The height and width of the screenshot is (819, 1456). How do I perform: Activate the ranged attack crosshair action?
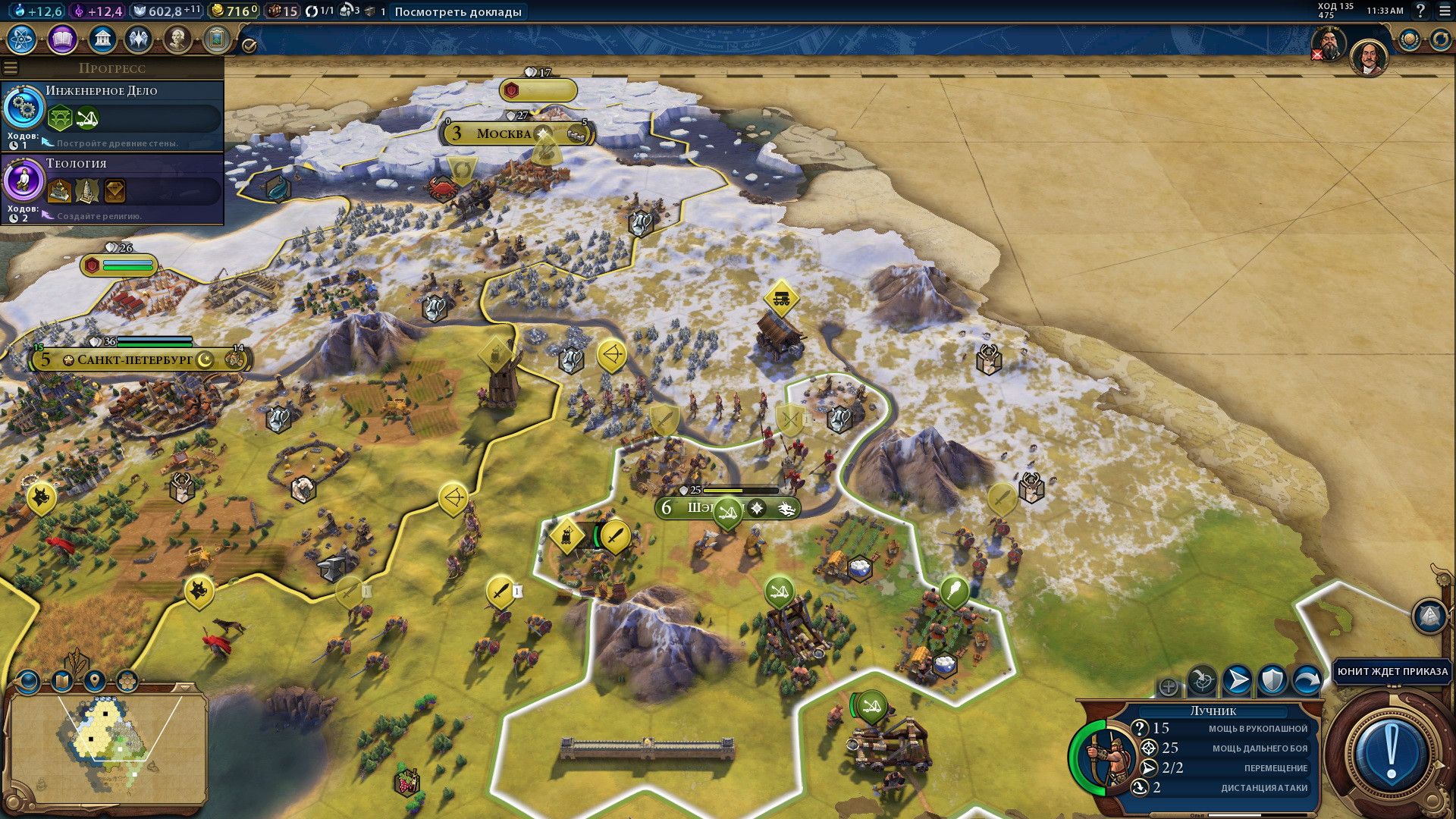pos(1202,680)
